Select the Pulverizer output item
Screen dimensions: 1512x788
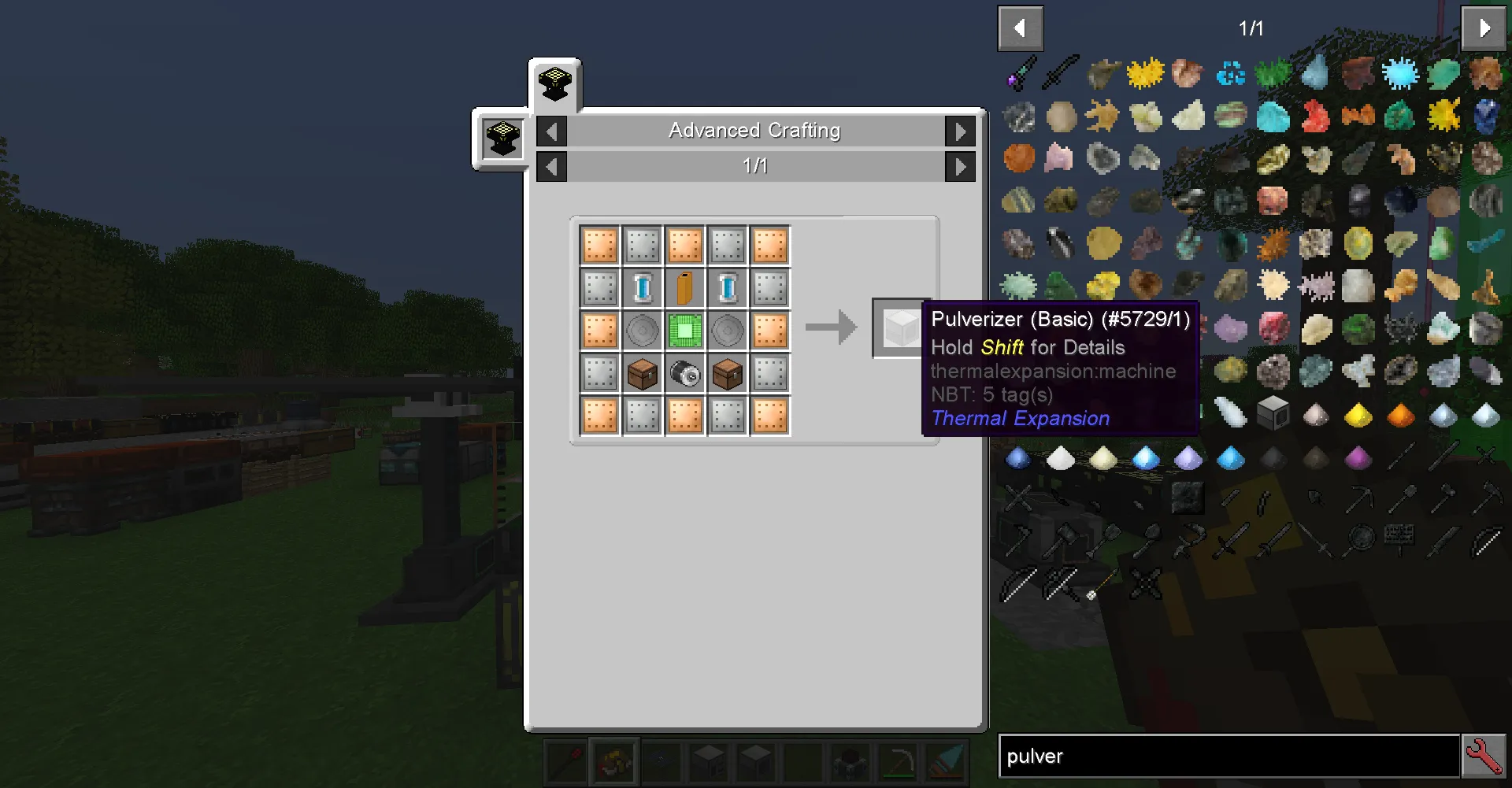(900, 328)
